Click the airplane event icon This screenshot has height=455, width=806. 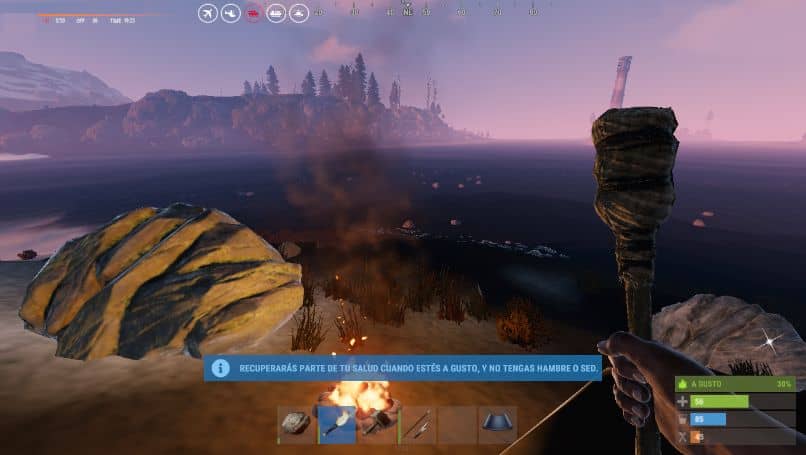click(x=208, y=13)
